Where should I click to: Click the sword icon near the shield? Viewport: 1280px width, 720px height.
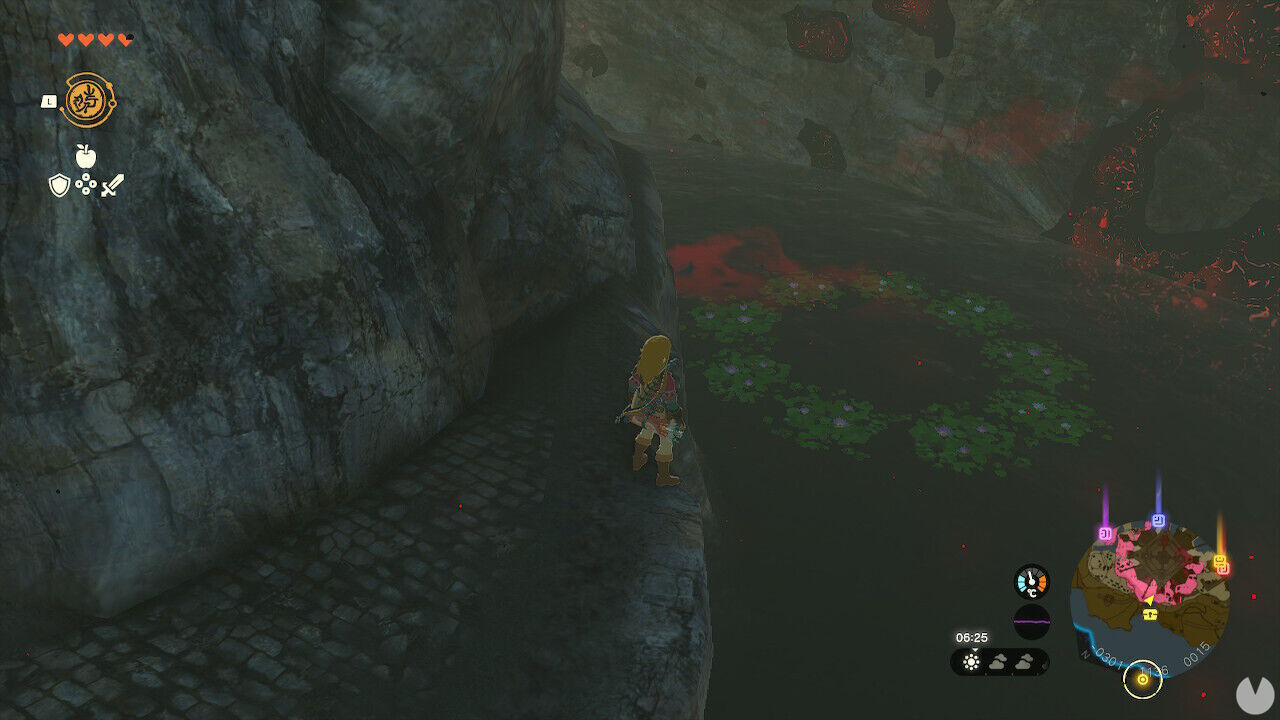coord(114,185)
